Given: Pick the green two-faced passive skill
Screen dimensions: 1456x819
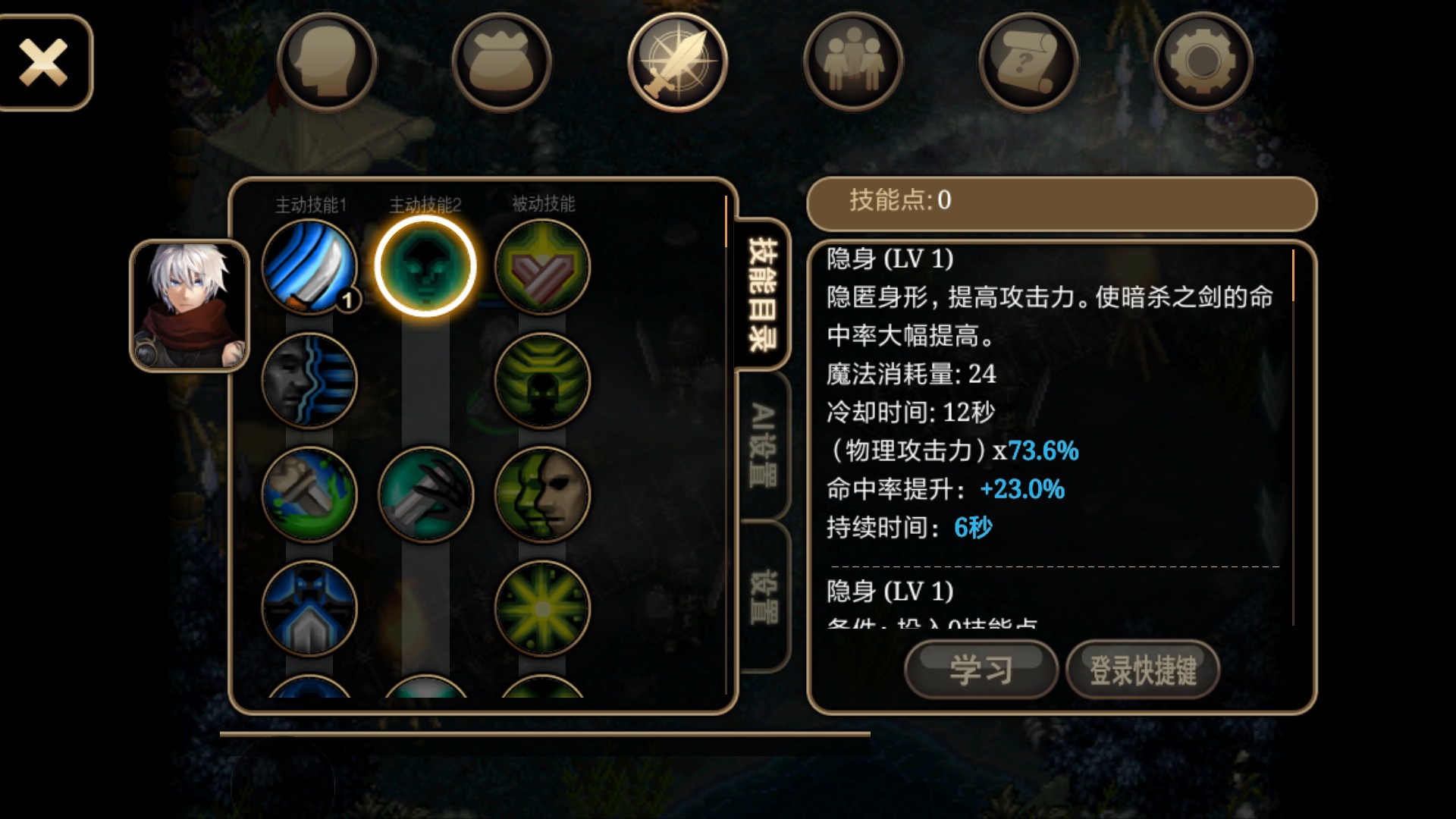Looking at the screenshot, I should pyautogui.click(x=542, y=494).
